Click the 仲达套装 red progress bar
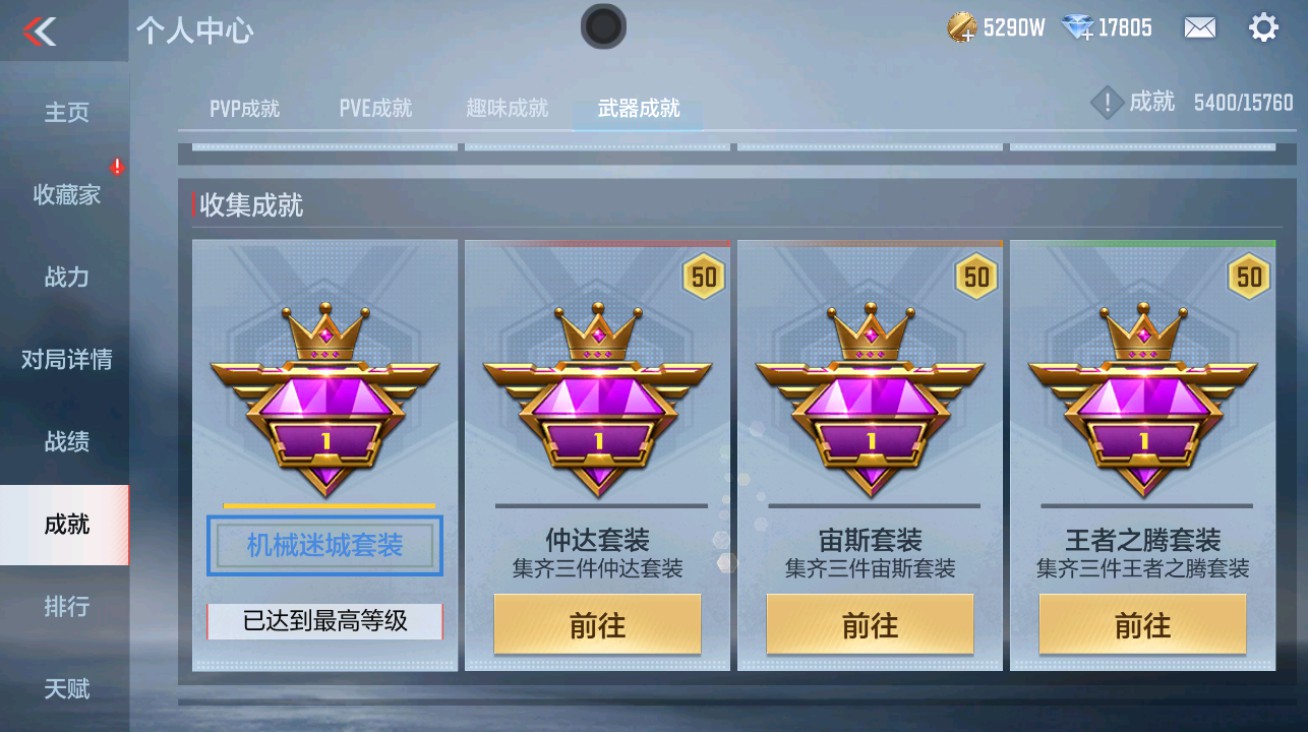 [599, 241]
